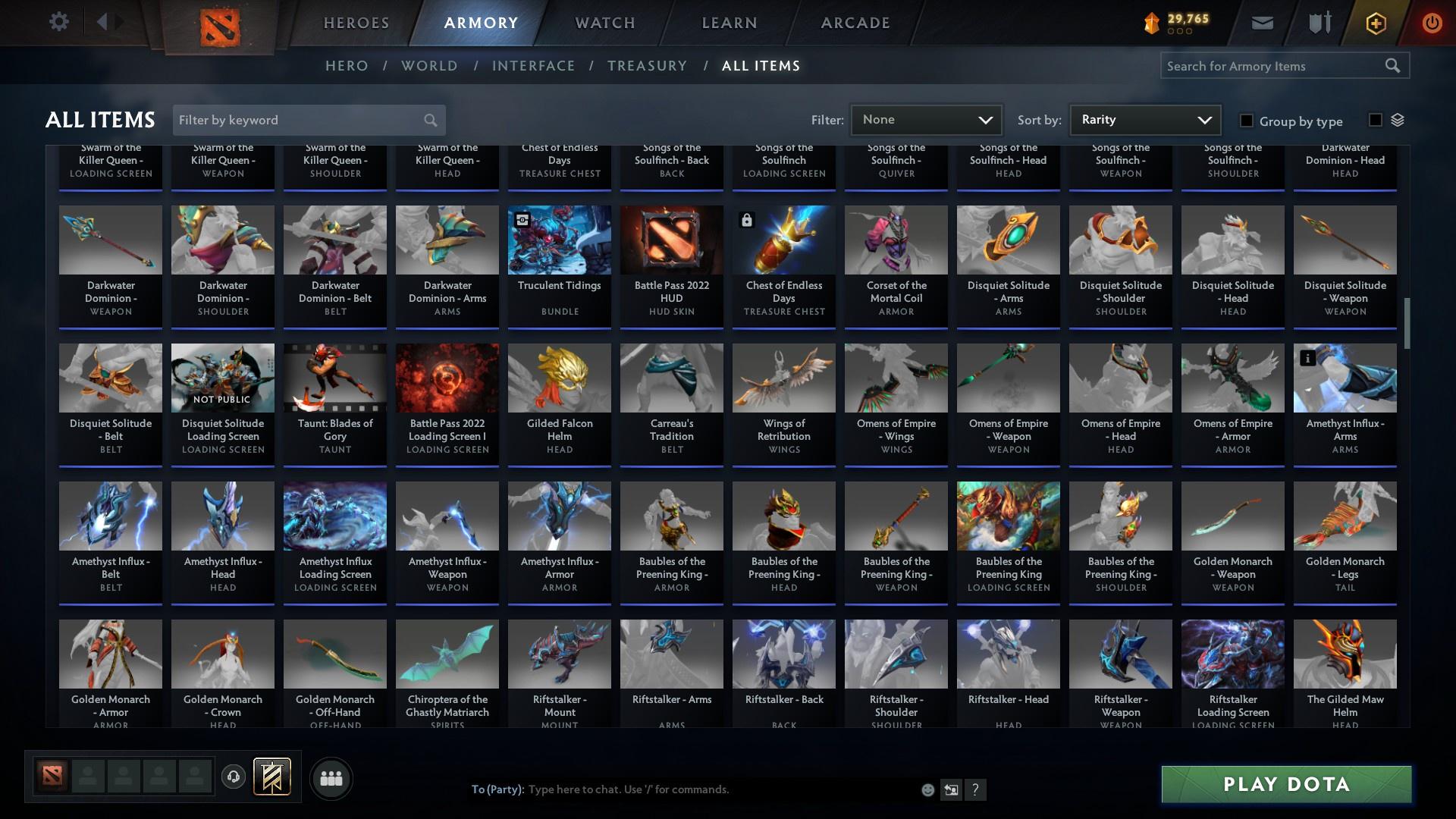This screenshot has width=1456, height=819.
Task: Open the friends list people icon
Action: pyautogui.click(x=331, y=778)
